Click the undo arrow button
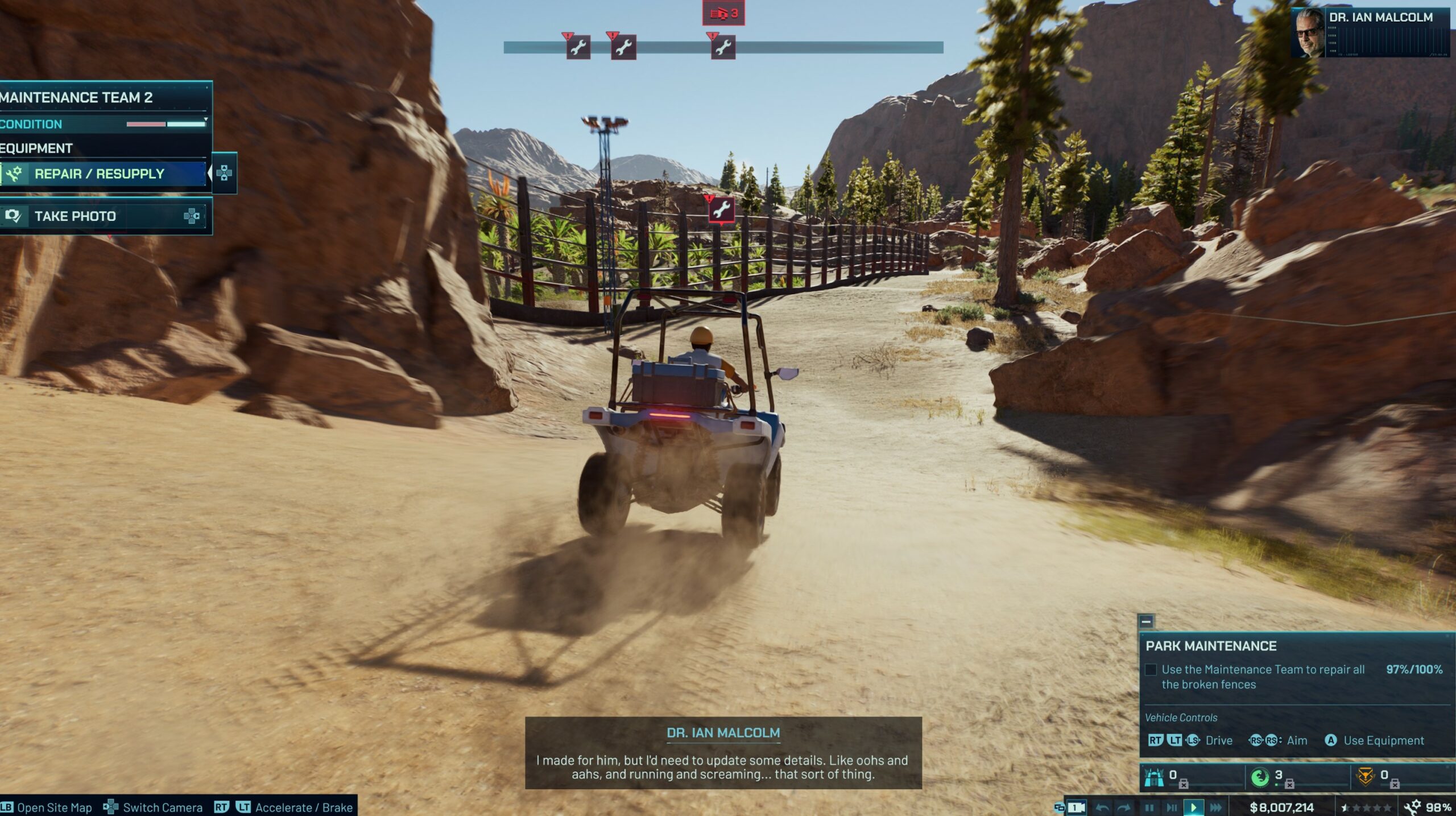The image size is (1456, 816). [1102, 807]
